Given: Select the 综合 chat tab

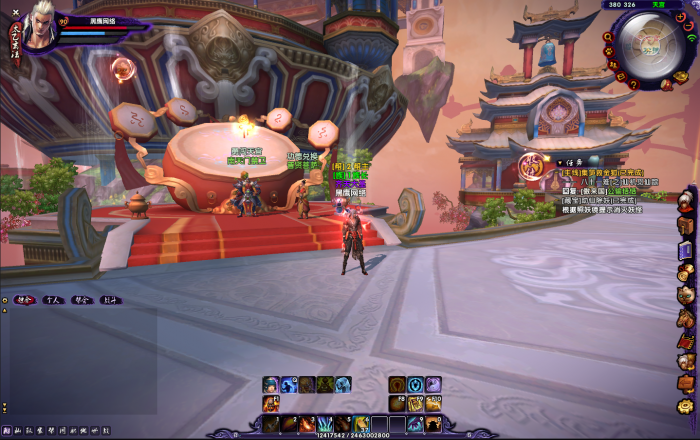Looking at the screenshot, I should pos(25,299).
